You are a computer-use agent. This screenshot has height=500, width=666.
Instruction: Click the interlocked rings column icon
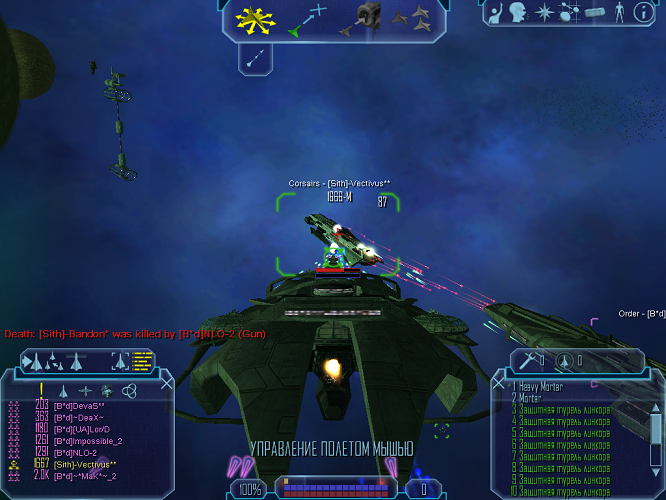(127, 391)
